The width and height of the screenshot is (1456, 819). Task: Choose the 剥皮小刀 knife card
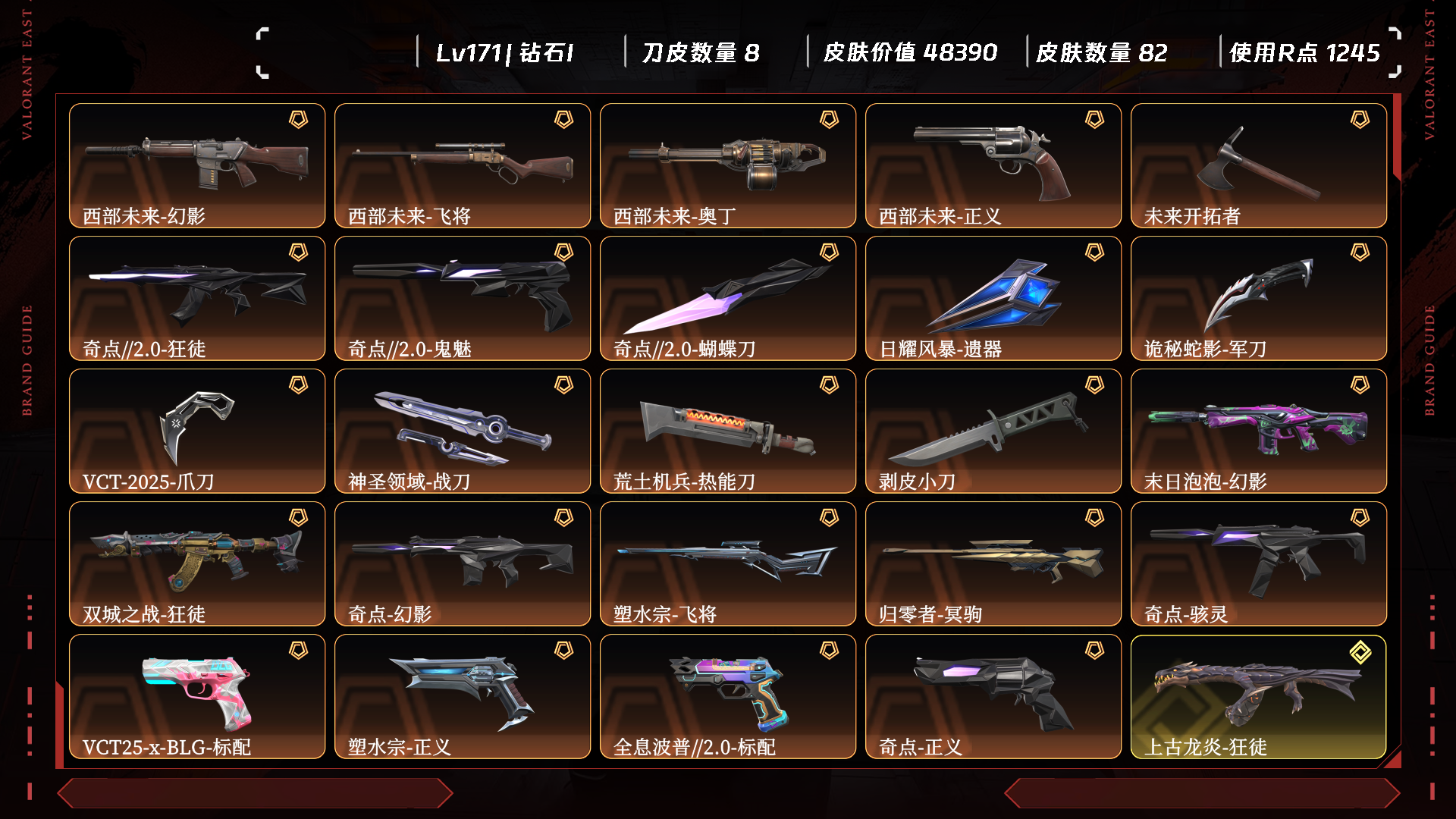click(993, 431)
